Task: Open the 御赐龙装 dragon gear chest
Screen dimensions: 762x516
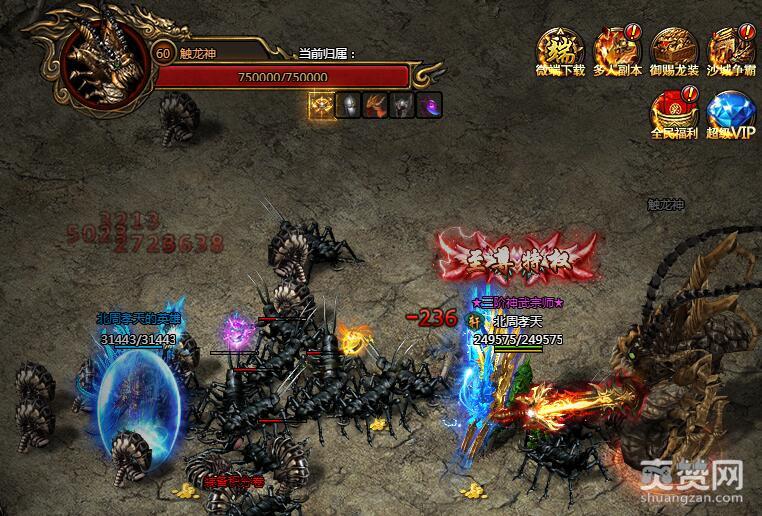Action: pos(675,52)
